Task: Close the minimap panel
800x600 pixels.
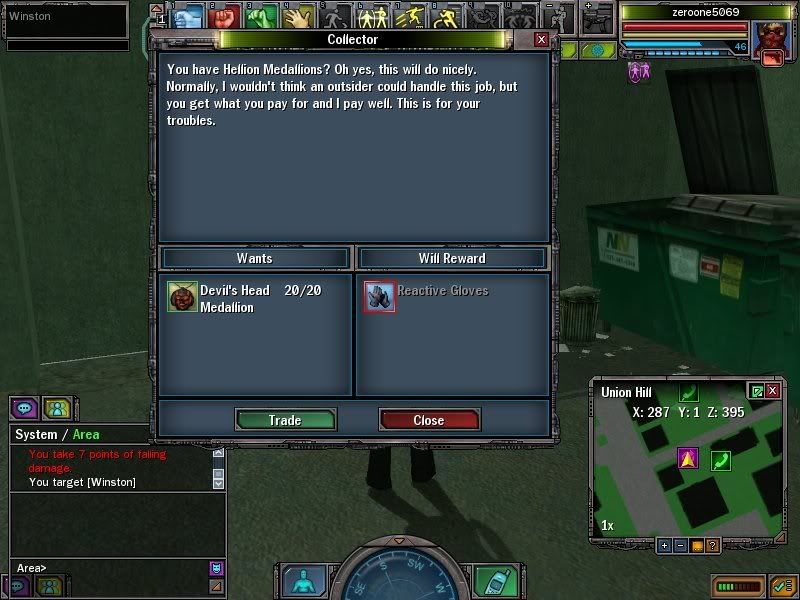Action: [772, 391]
